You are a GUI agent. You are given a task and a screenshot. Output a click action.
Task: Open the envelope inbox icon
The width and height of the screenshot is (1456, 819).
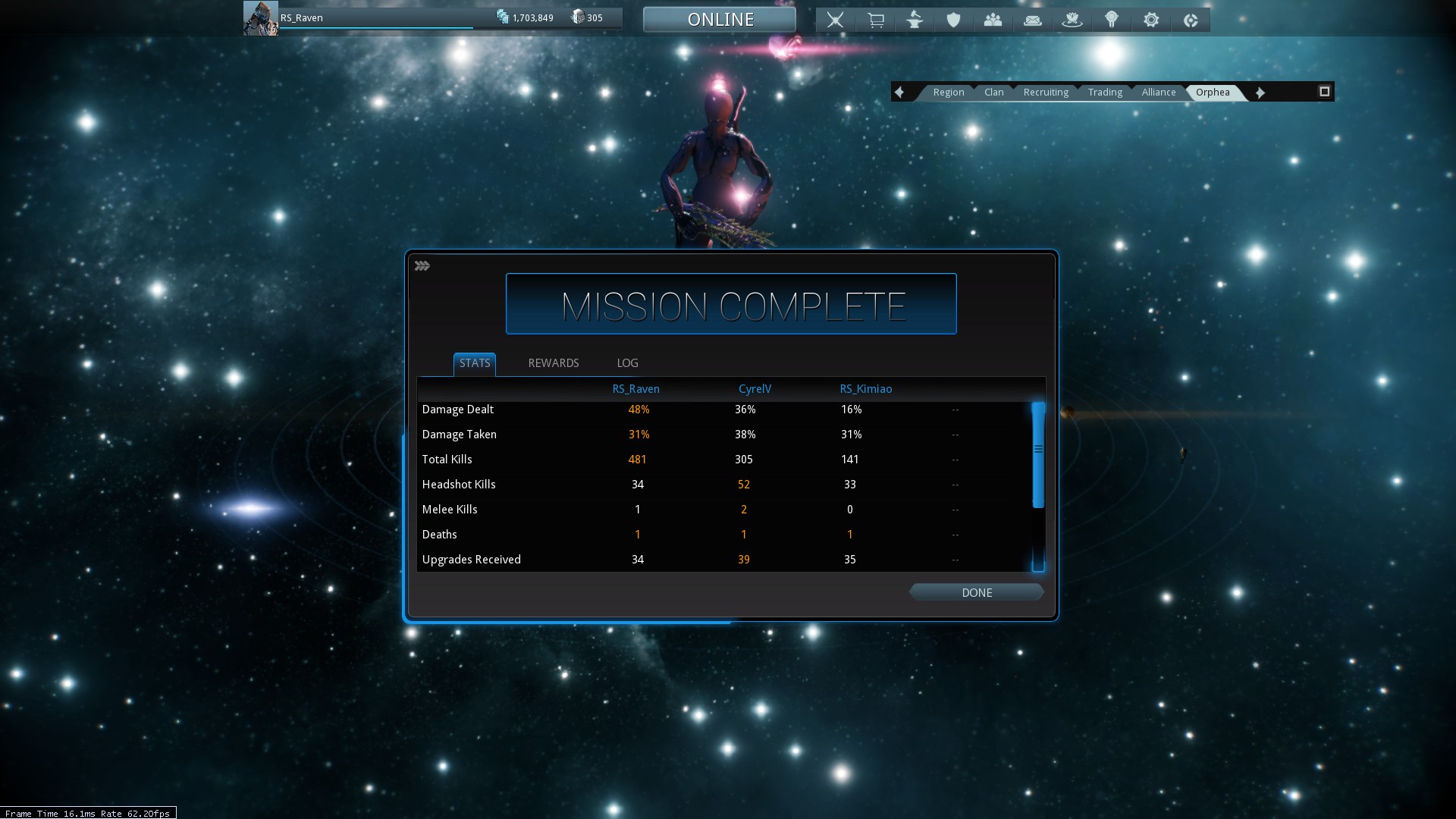[1032, 20]
